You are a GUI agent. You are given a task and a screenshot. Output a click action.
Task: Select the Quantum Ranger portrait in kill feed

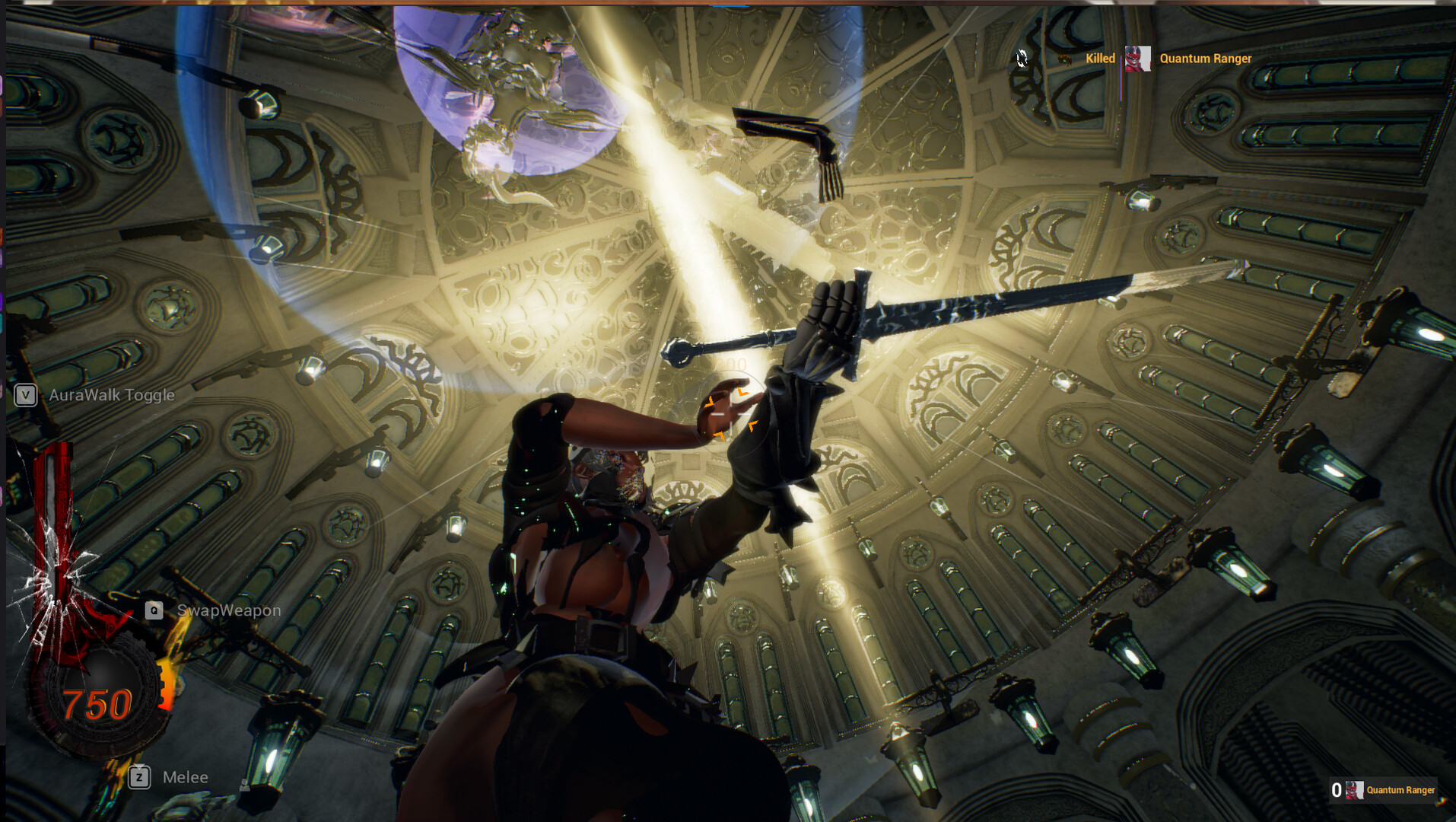point(1137,59)
